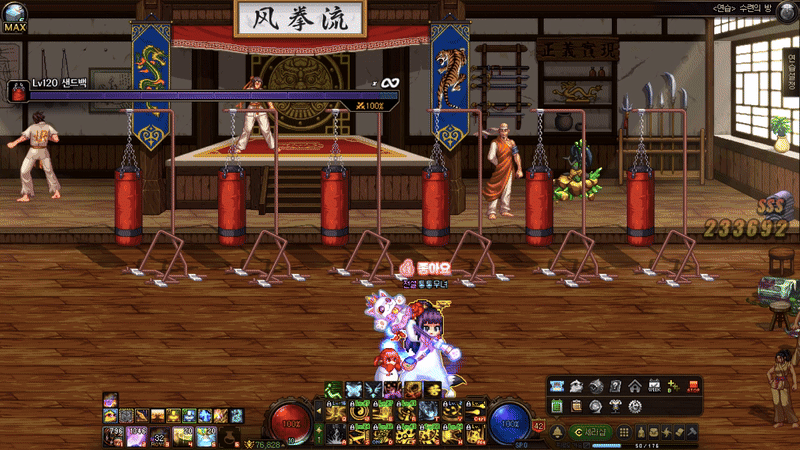Open the grid menu button
Screen dimensions: 800x450
point(624,432)
